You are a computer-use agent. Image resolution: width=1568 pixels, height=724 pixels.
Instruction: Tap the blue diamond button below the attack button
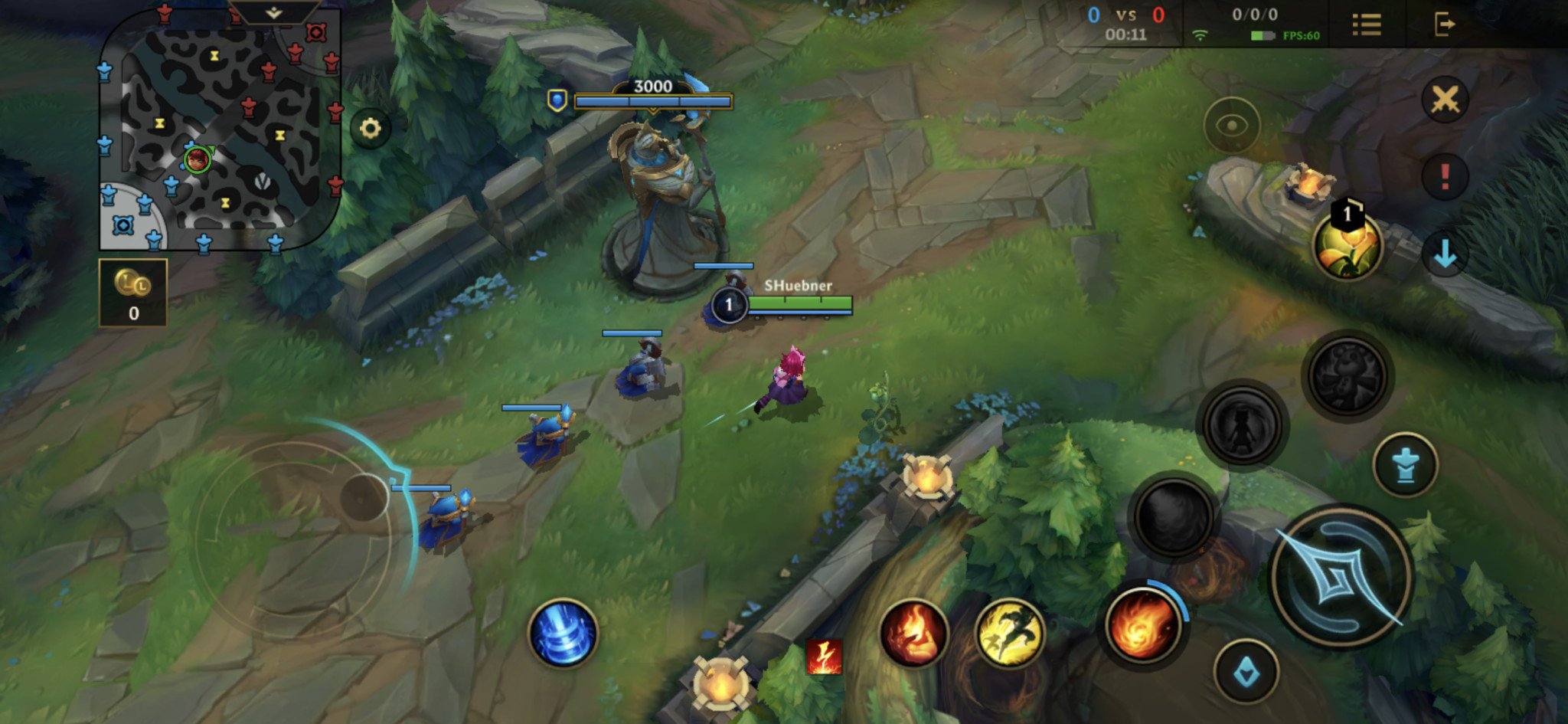pyautogui.click(x=1246, y=672)
